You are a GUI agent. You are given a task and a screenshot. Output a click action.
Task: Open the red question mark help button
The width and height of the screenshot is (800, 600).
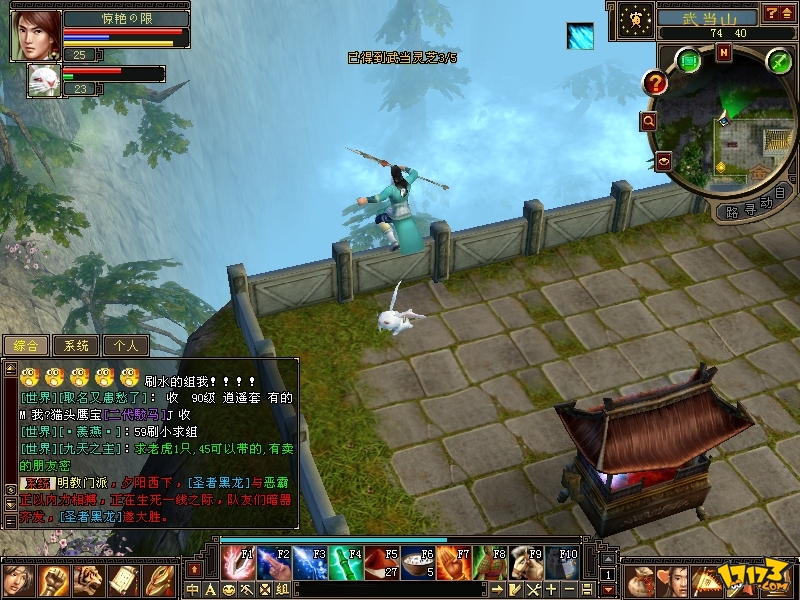tap(655, 83)
